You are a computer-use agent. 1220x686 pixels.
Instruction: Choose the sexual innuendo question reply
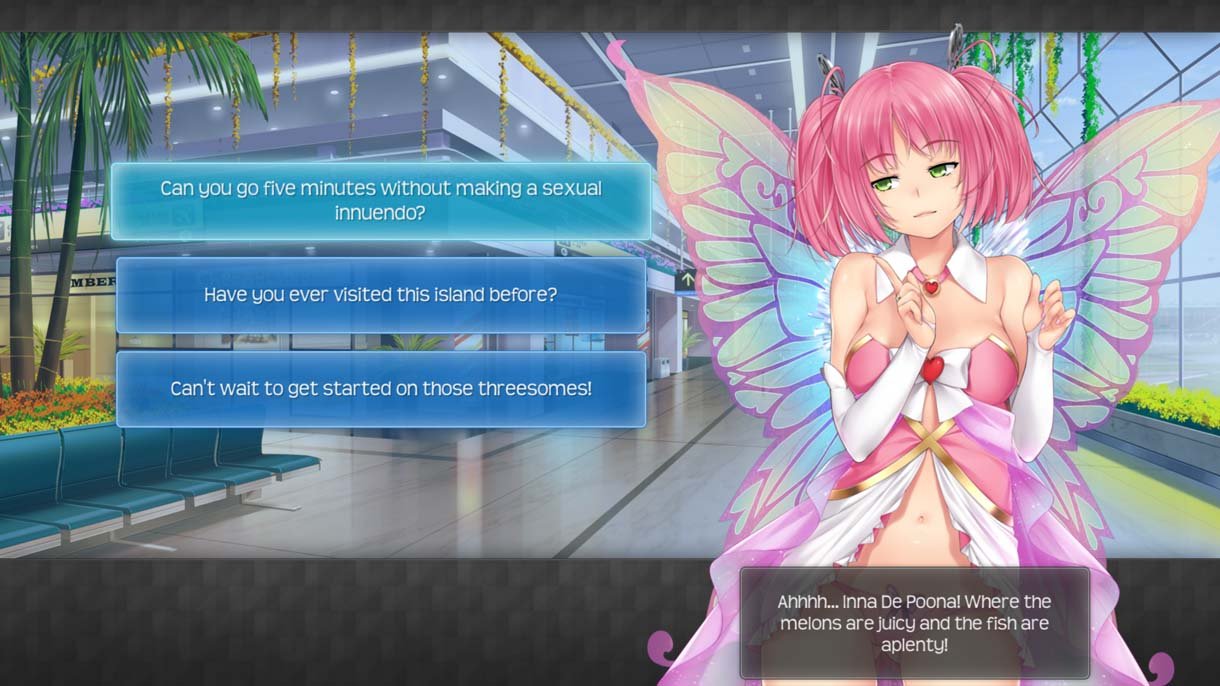381,201
